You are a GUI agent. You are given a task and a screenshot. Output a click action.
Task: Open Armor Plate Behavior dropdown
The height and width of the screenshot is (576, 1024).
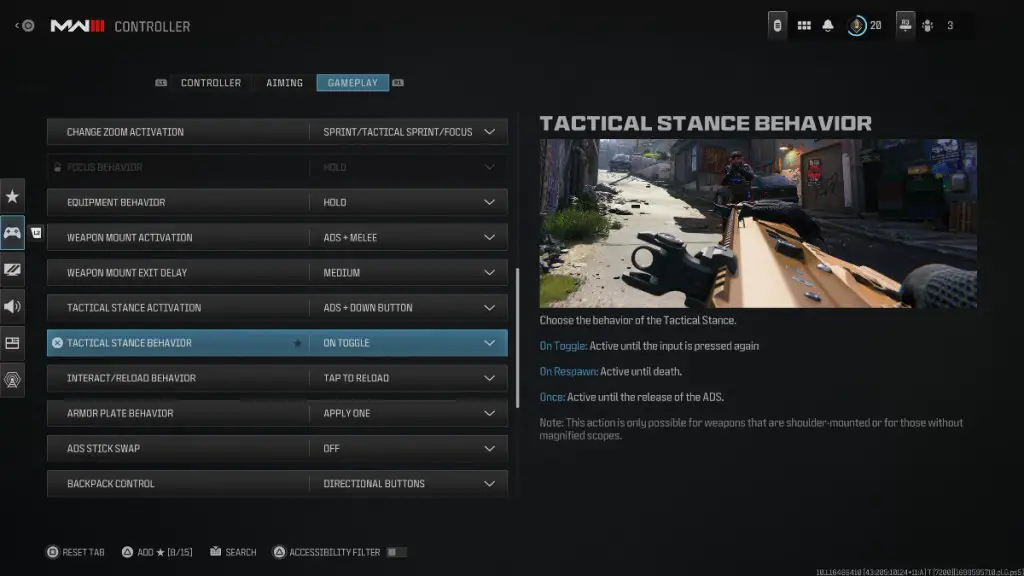[x=408, y=413]
